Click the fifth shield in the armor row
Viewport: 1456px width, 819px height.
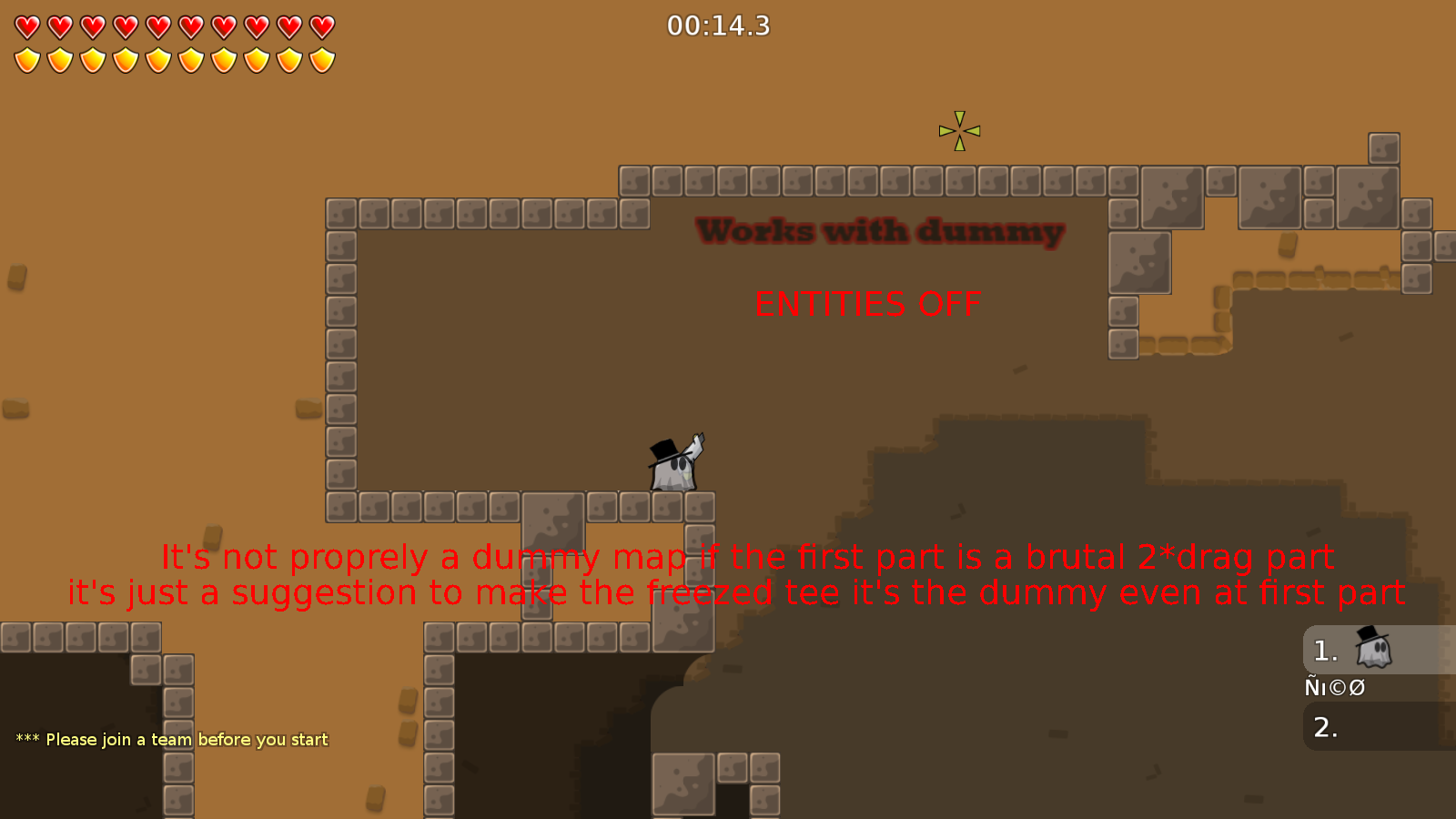(x=157, y=58)
